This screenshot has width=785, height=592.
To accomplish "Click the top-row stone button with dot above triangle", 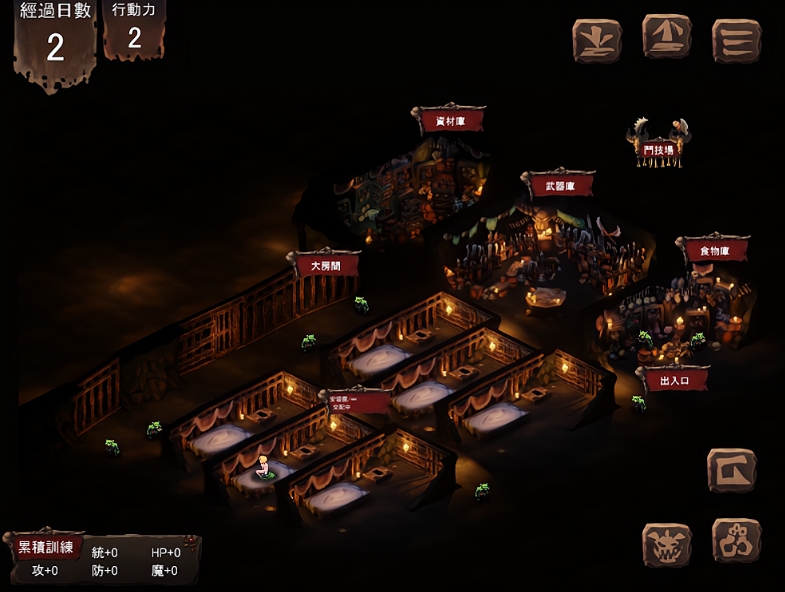I will click(667, 39).
